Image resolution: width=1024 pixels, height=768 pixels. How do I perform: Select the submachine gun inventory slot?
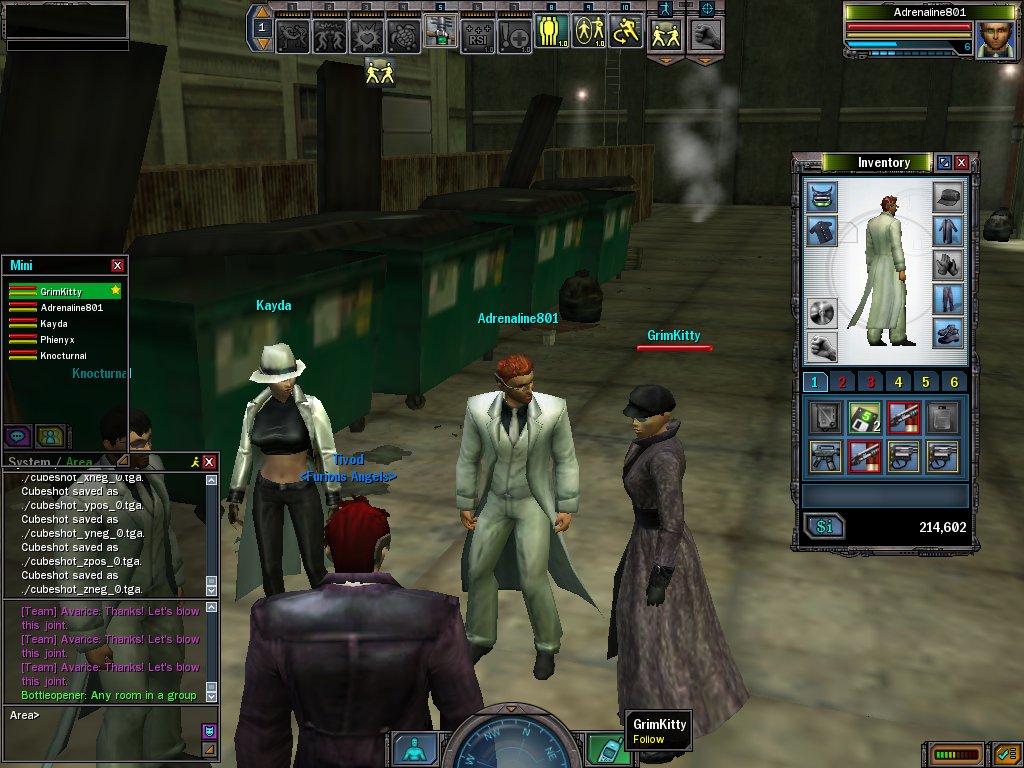[x=825, y=456]
